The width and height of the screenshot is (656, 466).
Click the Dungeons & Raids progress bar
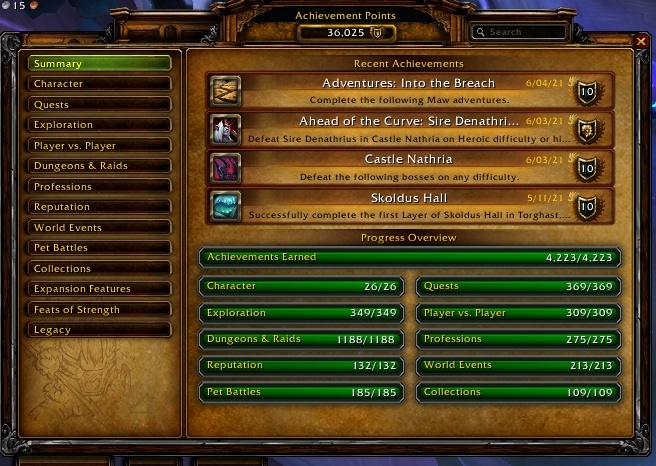point(302,340)
